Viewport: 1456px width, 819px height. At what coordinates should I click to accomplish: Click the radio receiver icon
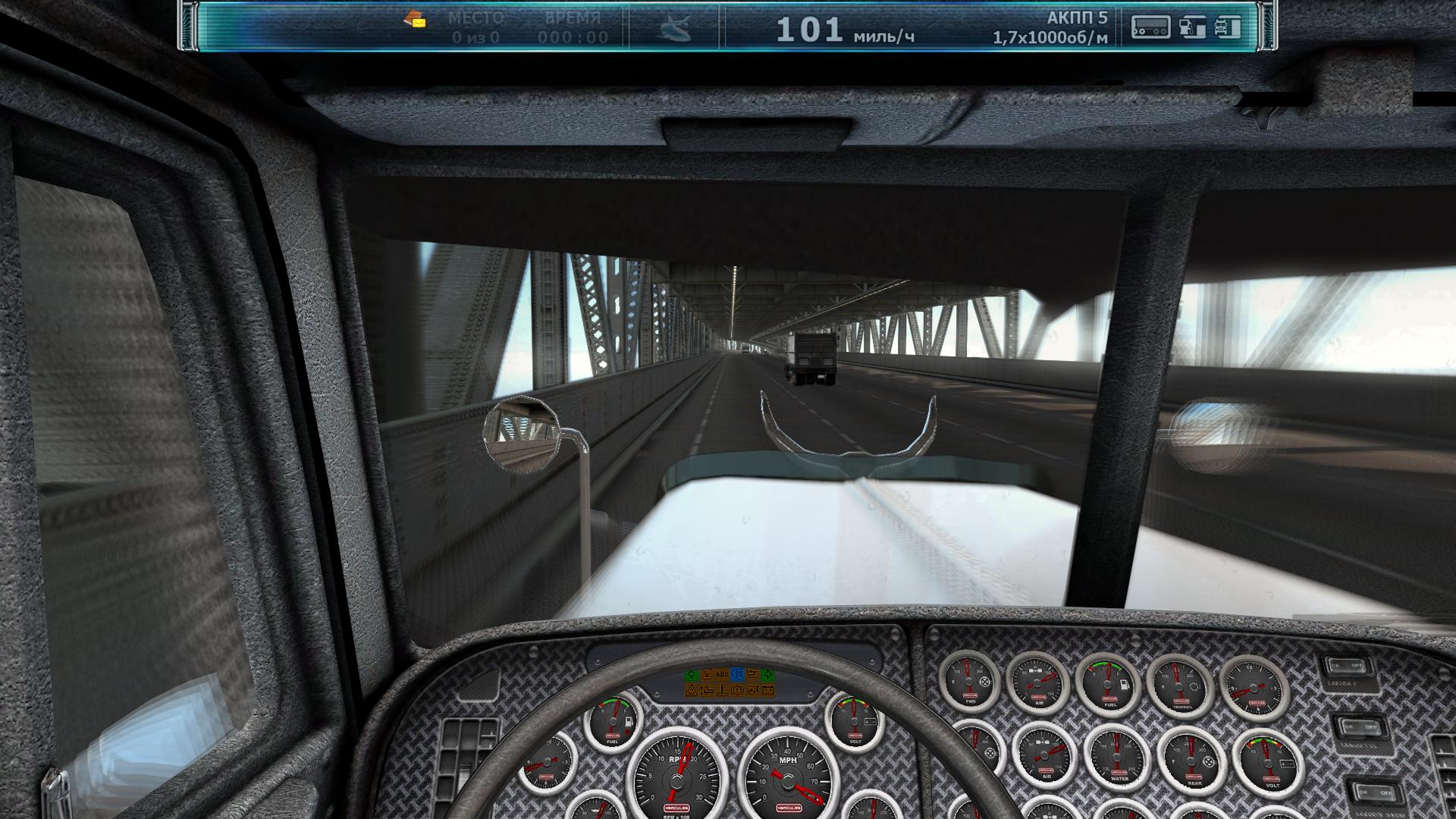pyautogui.click(x=1150, y=27)
